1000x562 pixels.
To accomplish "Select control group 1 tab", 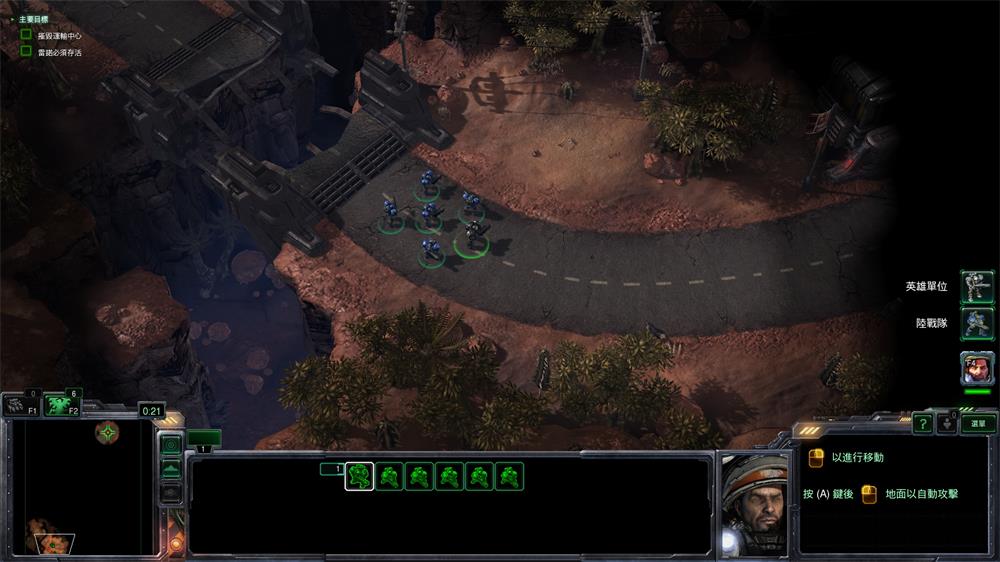I will click(203, 439).
